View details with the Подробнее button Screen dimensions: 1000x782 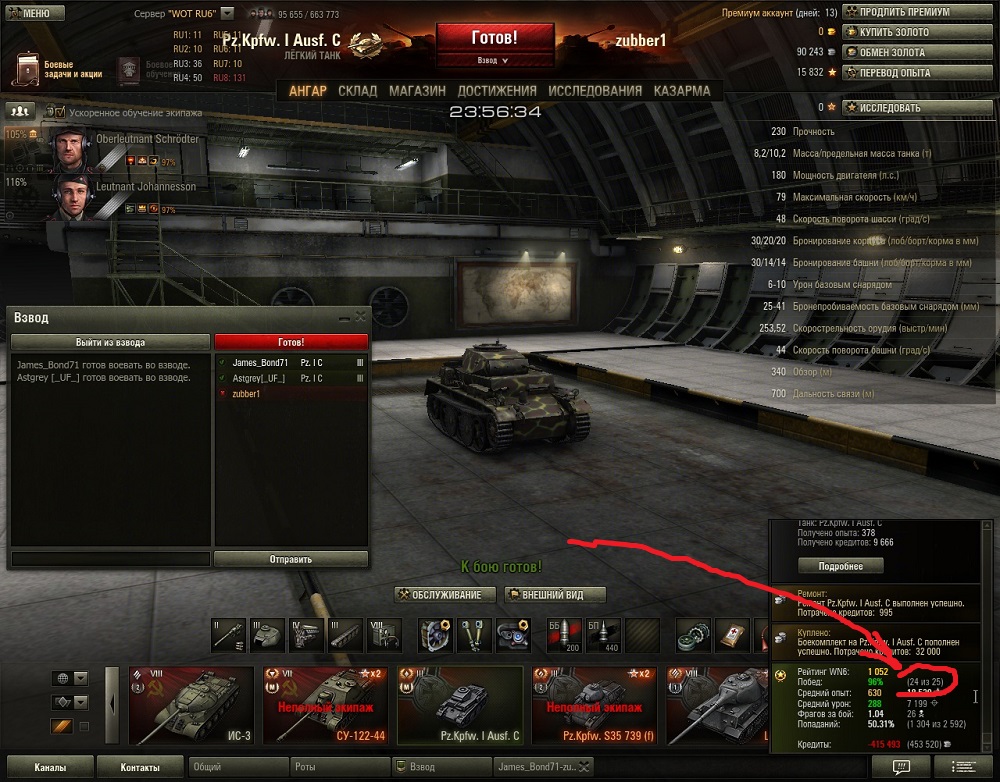[840, 566]
